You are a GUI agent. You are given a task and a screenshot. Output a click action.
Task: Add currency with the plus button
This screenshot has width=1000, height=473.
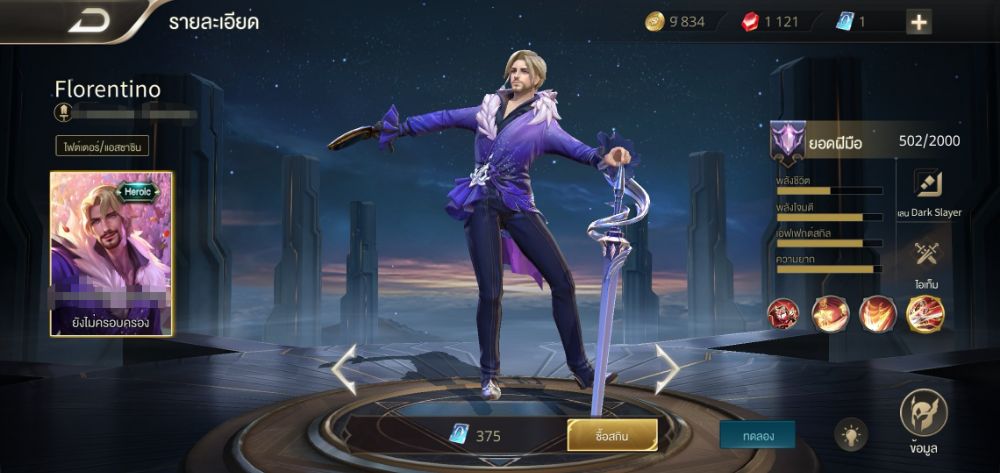click(x=918, y=23)
